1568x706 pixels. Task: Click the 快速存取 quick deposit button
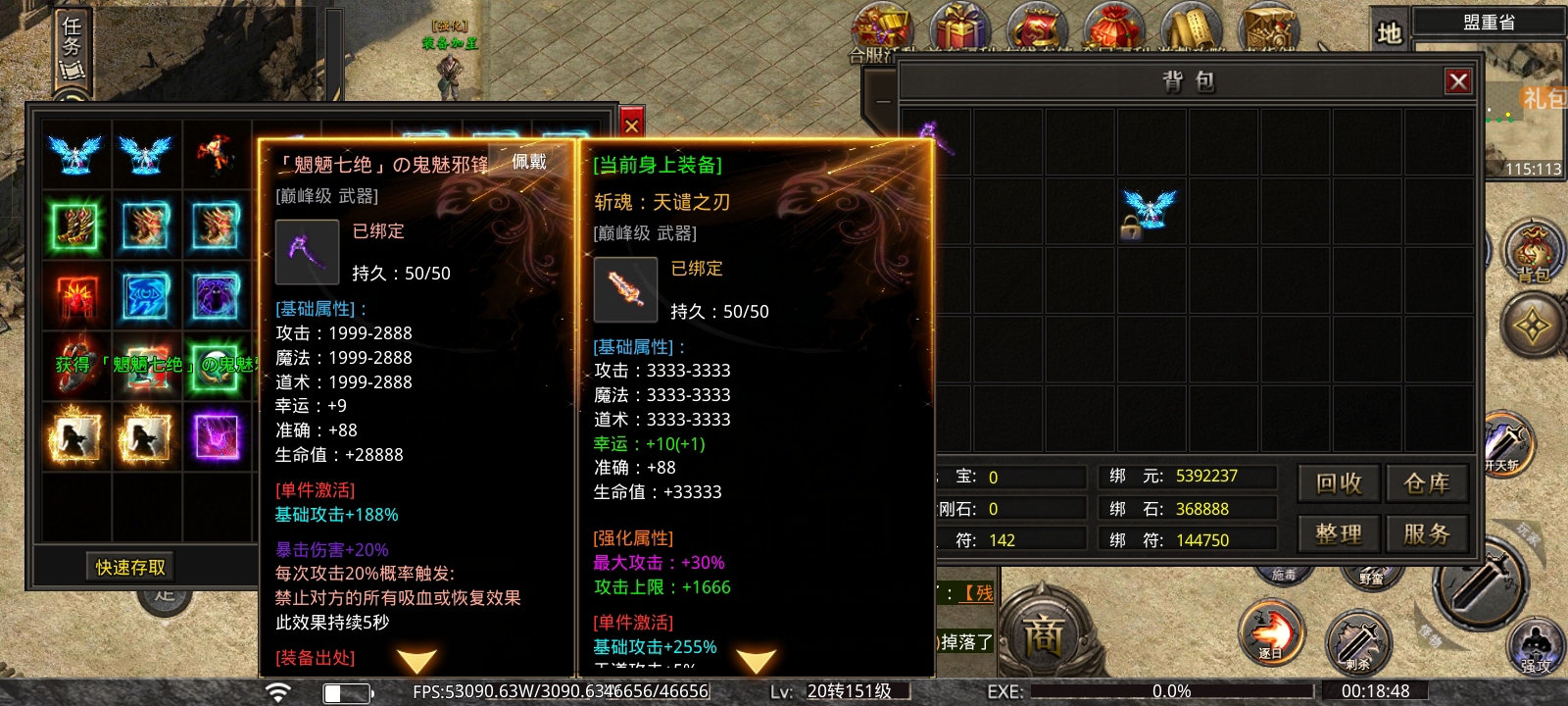click(130, 567)
